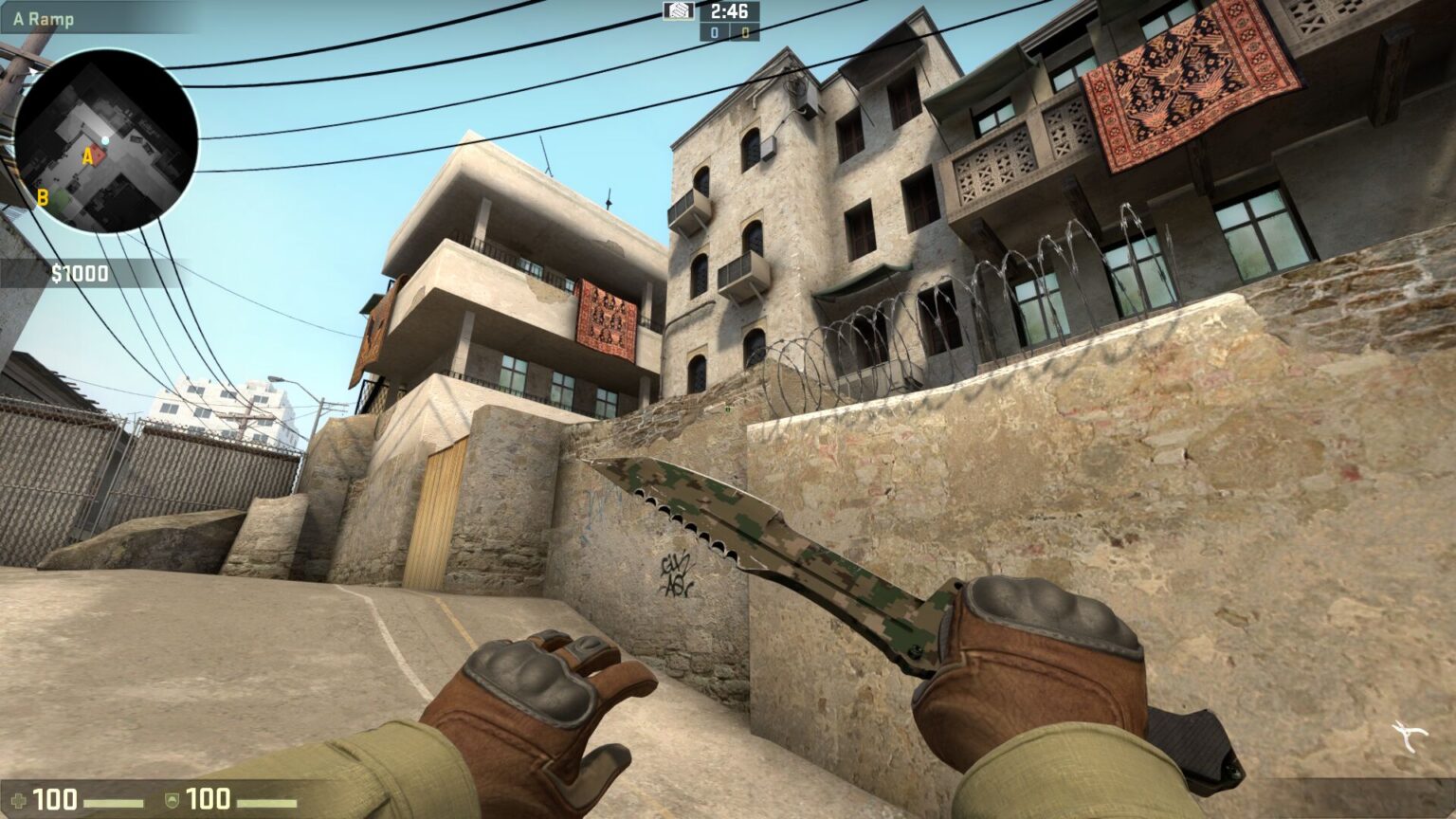The image size is (1456, 819).
Task: Click the red enemy dot on the minimap
Action: coord(97,153)
